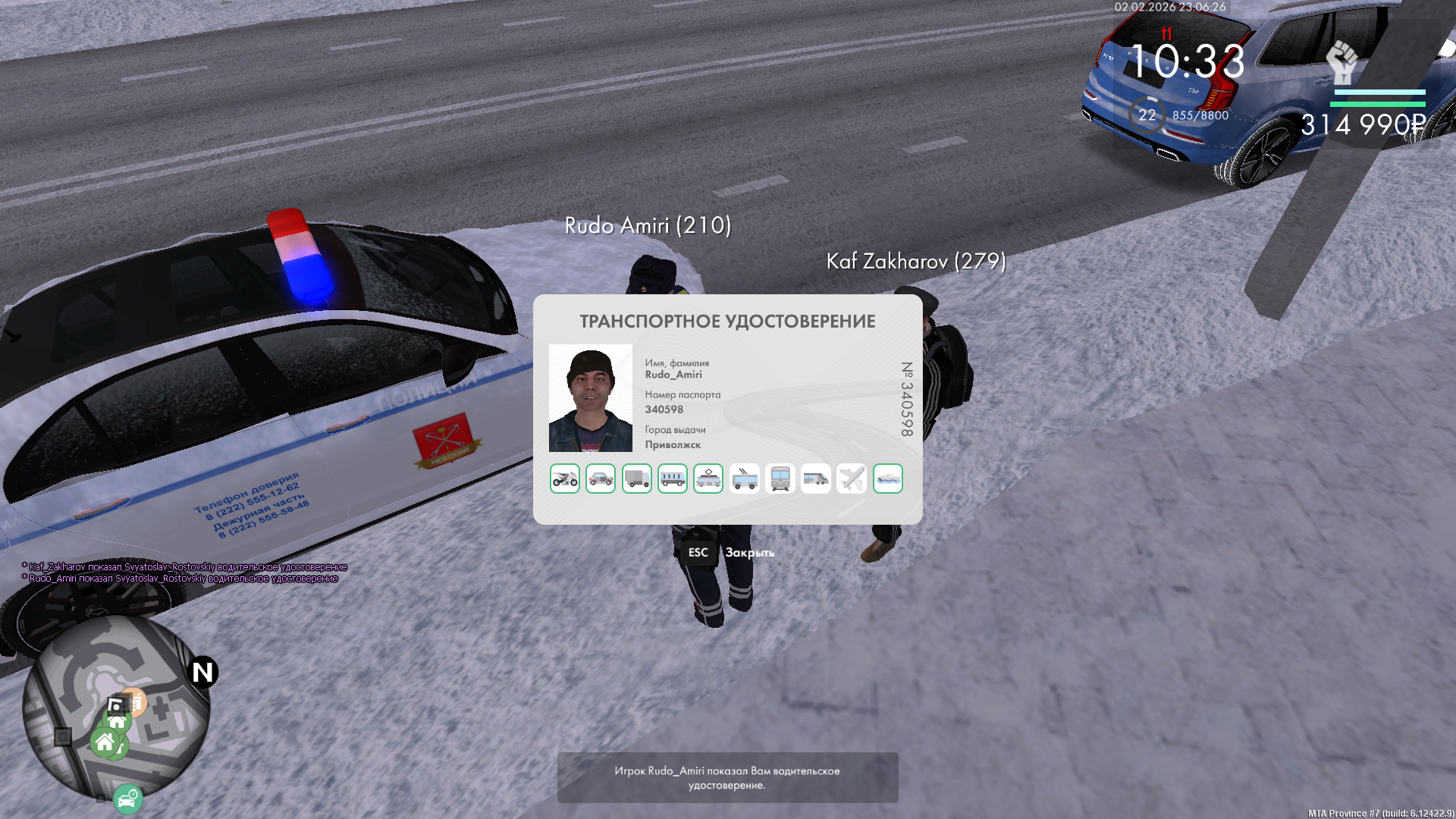Viewport: 1456px width, 819px height.
Task: Select the trolleybus license category icon
Action: point(745,479)
